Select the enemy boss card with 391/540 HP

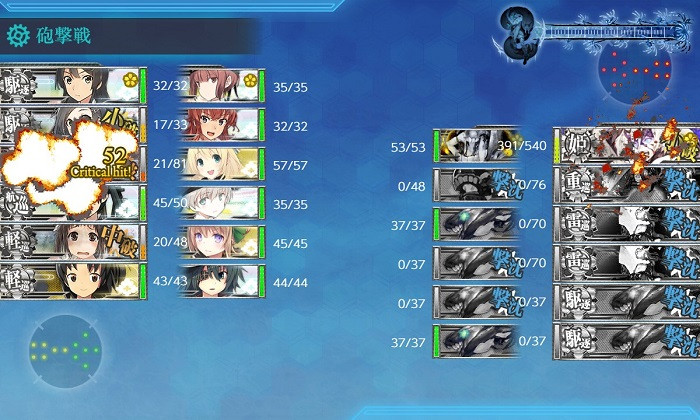(625, 146)
